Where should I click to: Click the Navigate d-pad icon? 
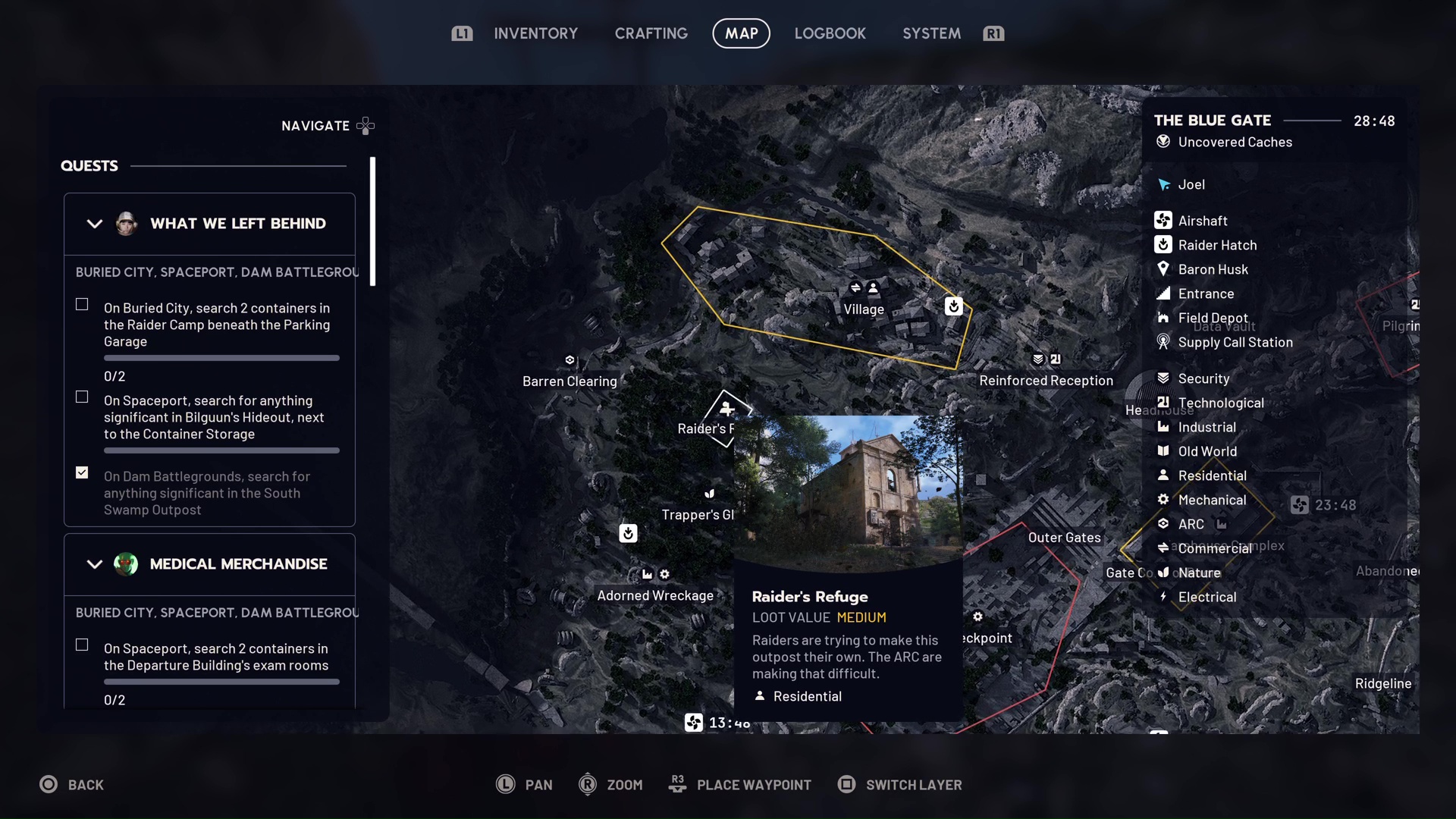tap(366, 125)
